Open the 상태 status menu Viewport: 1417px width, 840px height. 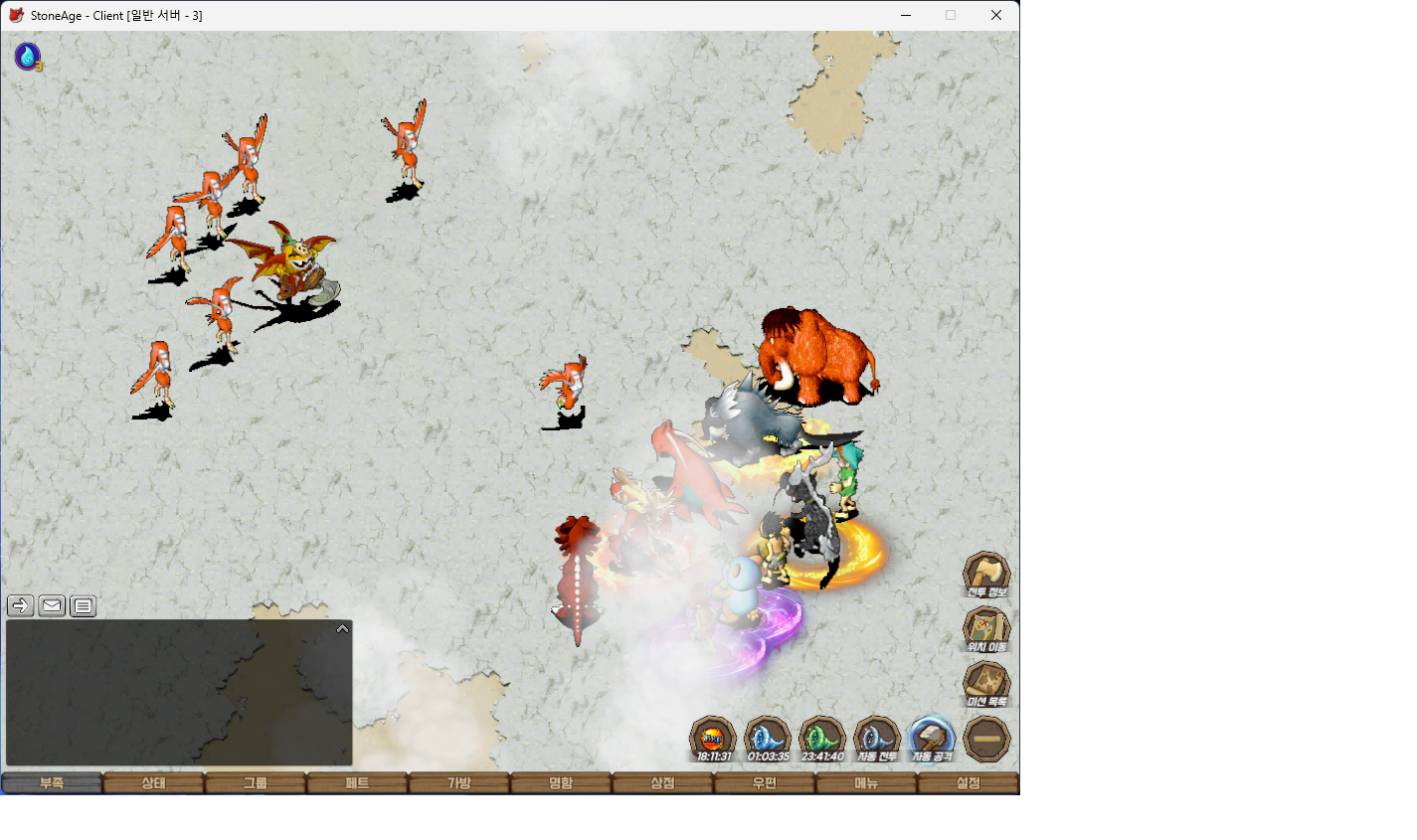pyautogui.click(x=153, y=783)
